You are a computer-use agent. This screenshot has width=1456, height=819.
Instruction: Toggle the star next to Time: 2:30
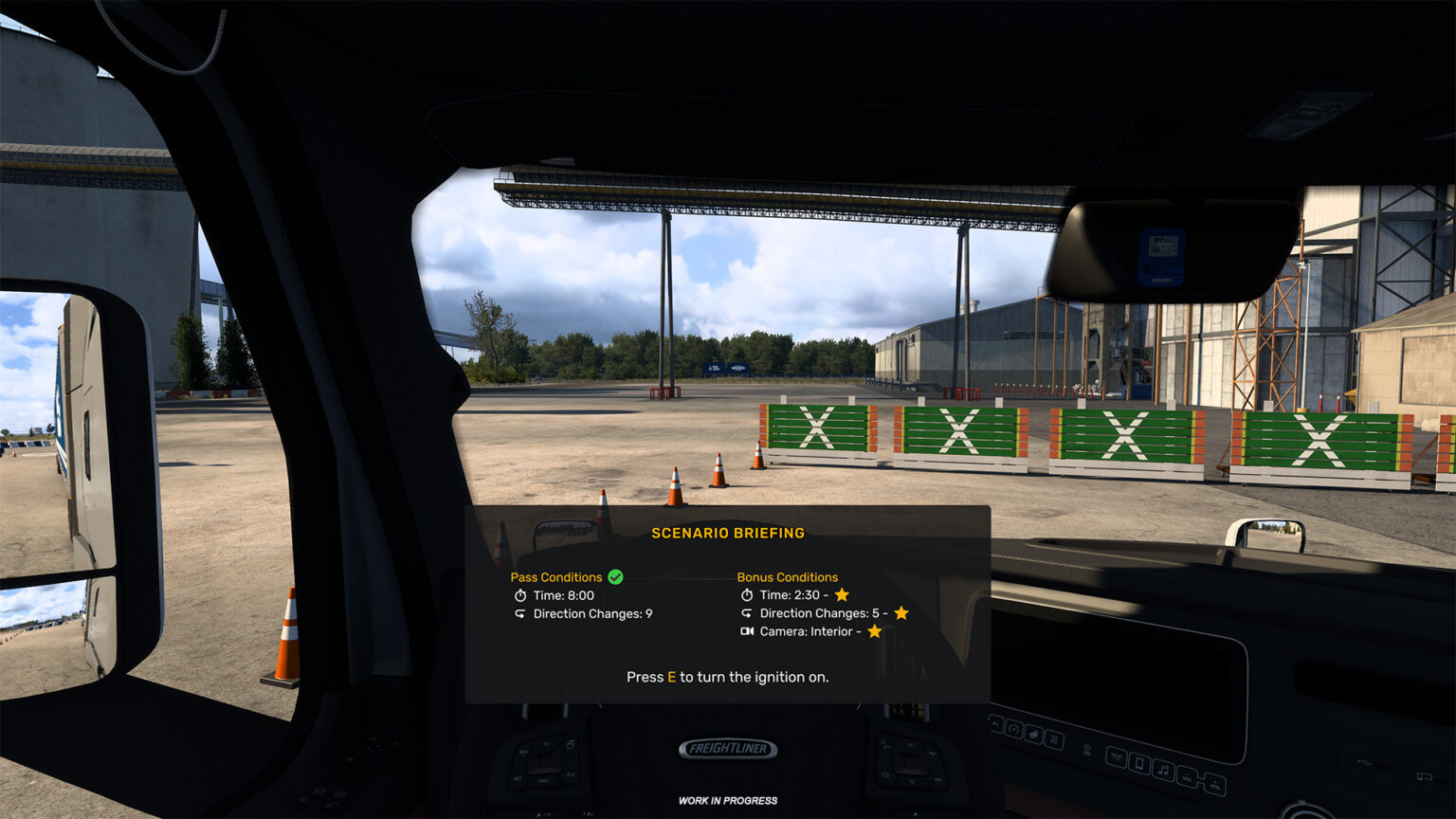coord(841,595)
